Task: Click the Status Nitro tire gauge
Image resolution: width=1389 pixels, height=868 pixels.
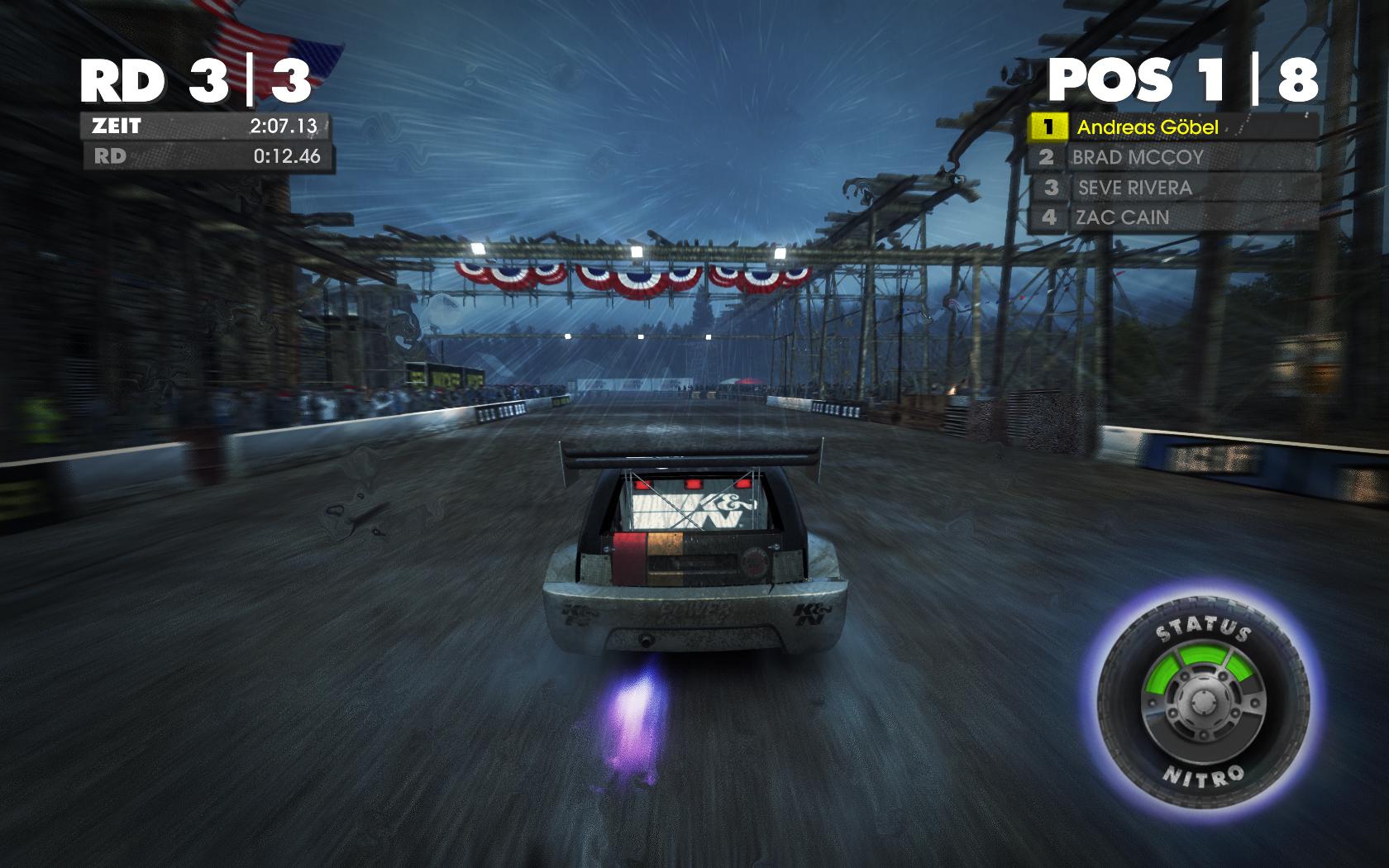Action: pos(1203,703)
